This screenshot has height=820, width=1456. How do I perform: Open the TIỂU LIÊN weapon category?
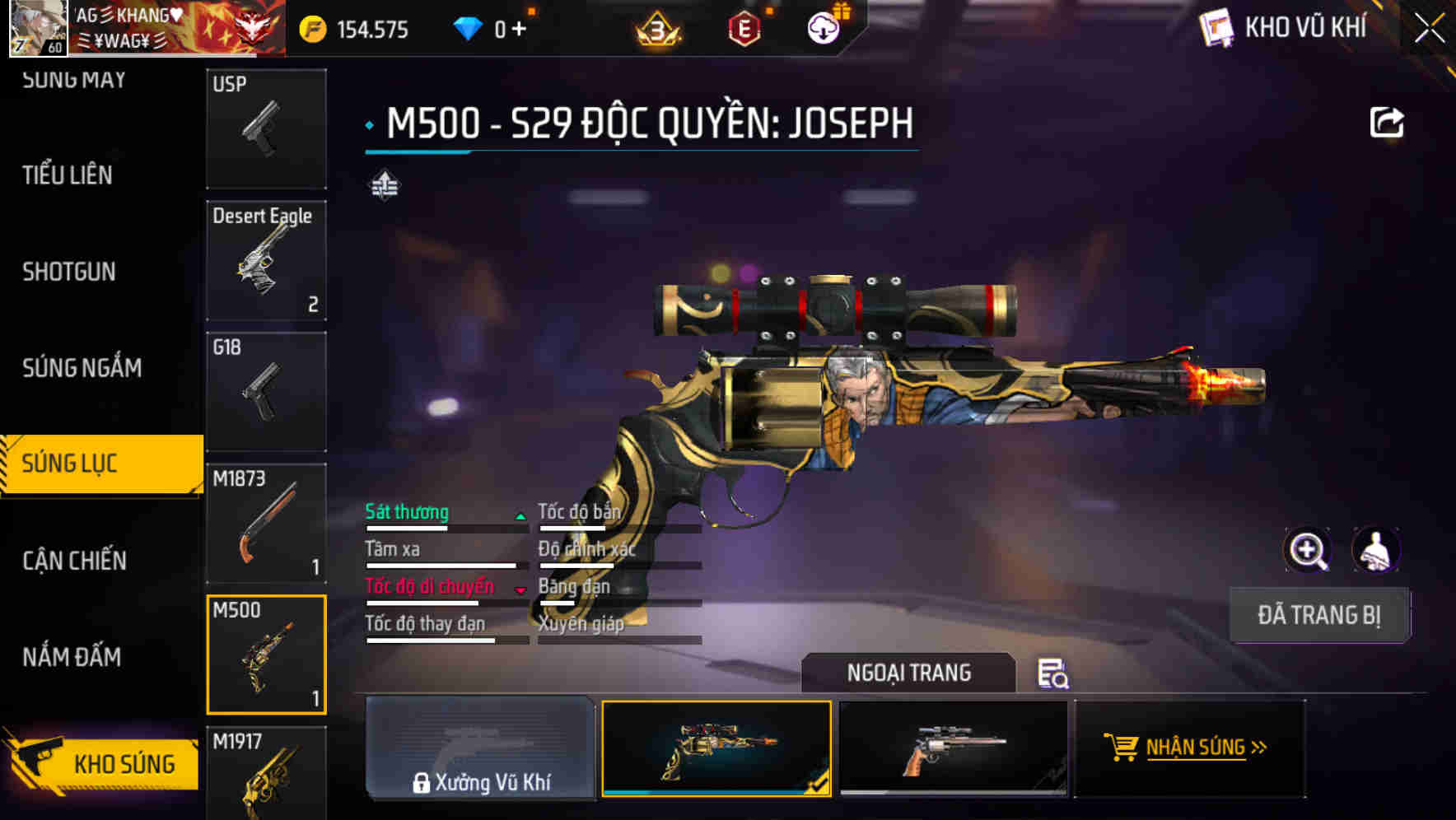(x=68, y=175)
